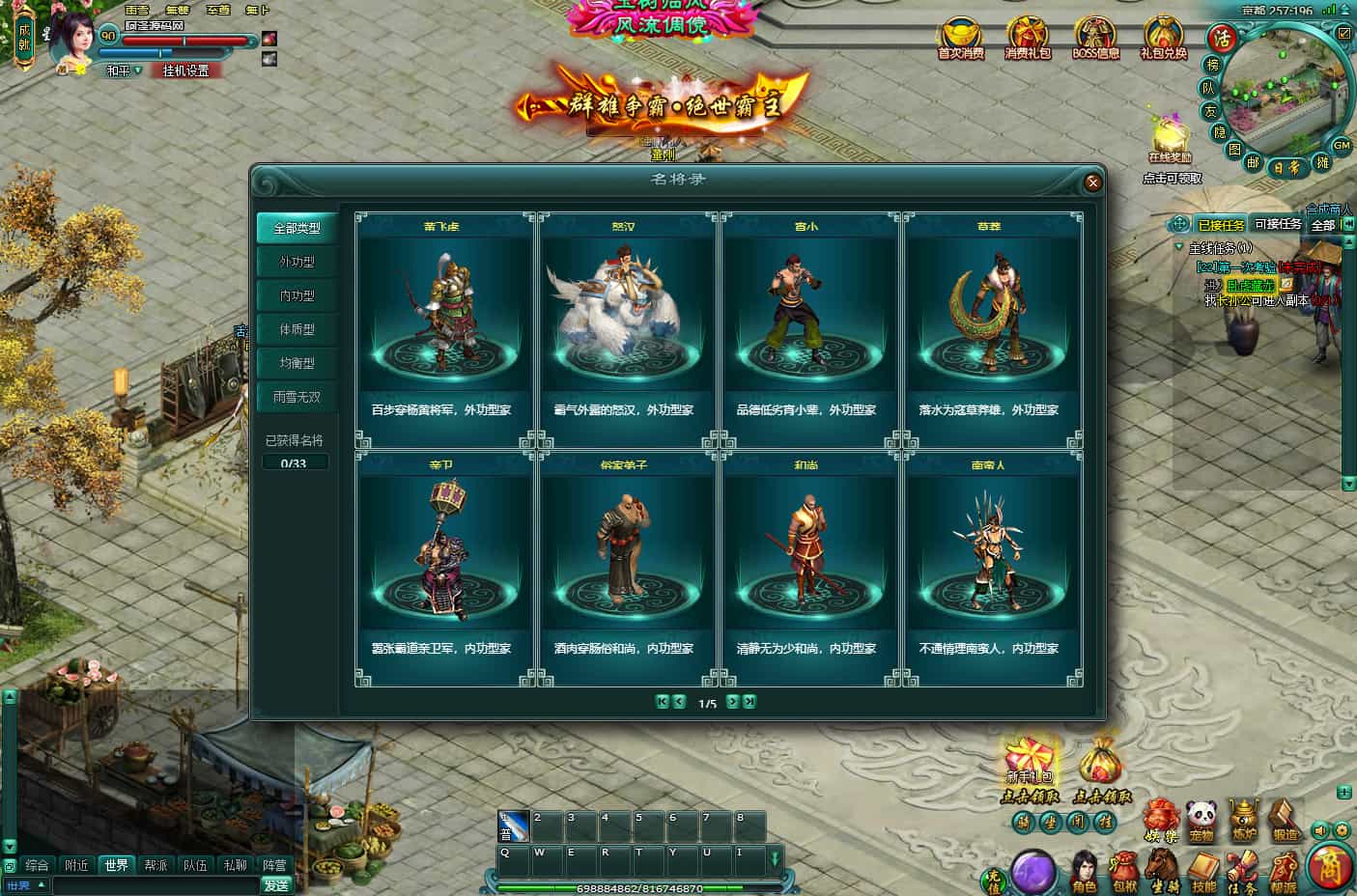Switch to the 内功型 category
The image size is (1357, 896).
point(297,295)
